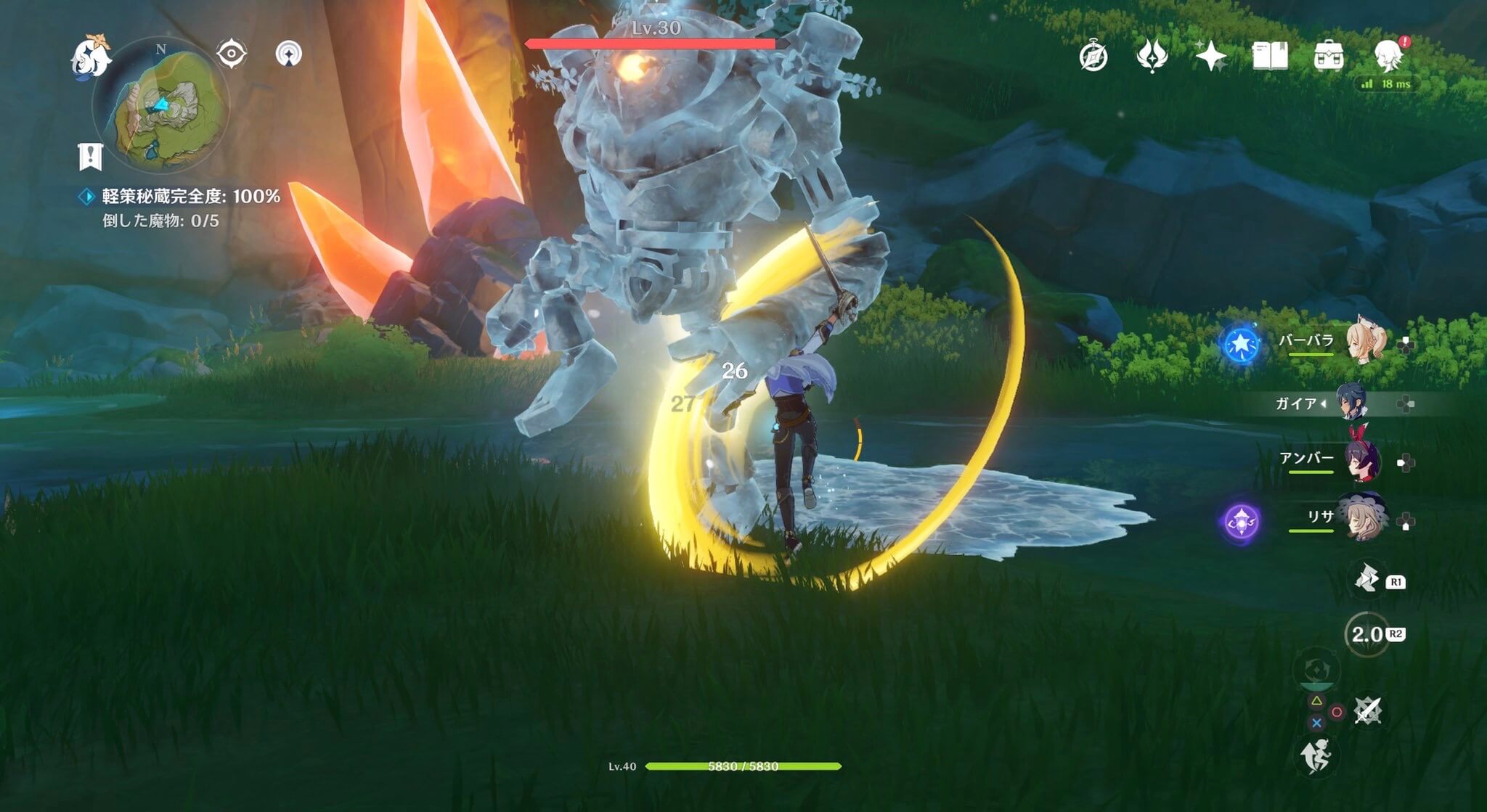
Task: Activate the elemental sight eye icon
Action: point(232,54)
